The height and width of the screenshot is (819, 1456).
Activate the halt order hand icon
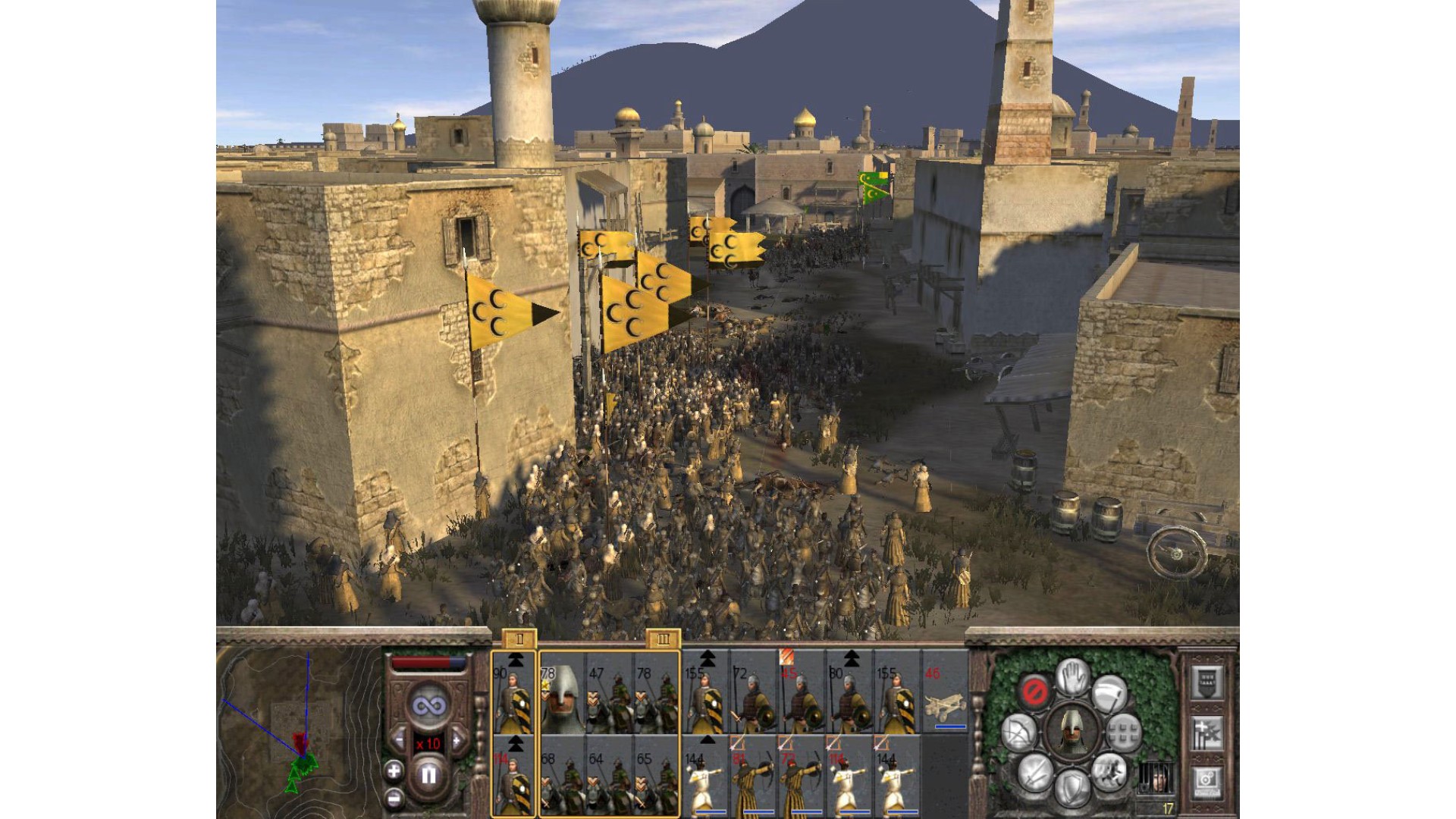point(1072,676)
